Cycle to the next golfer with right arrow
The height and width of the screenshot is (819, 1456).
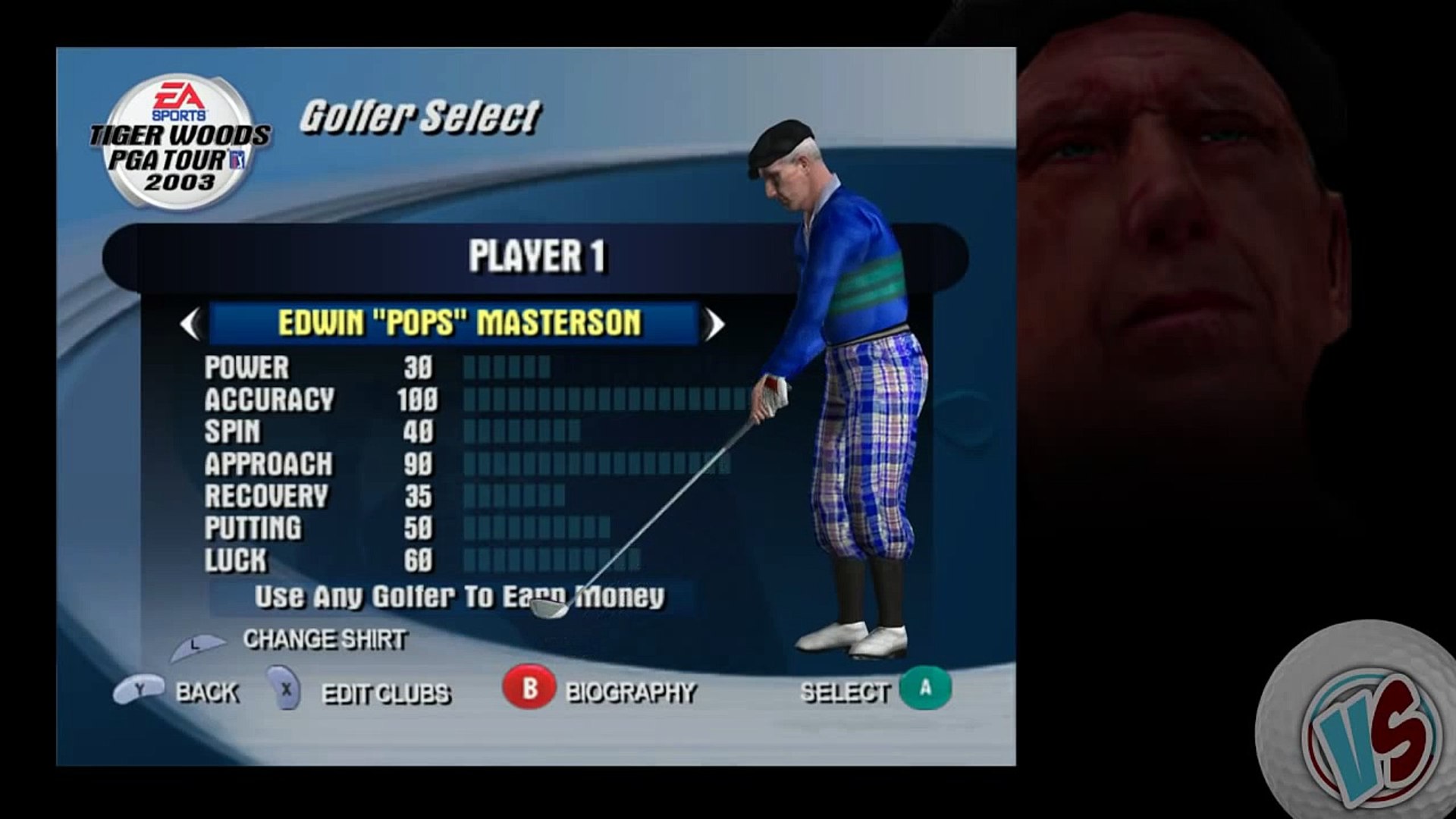click(714, 325)
